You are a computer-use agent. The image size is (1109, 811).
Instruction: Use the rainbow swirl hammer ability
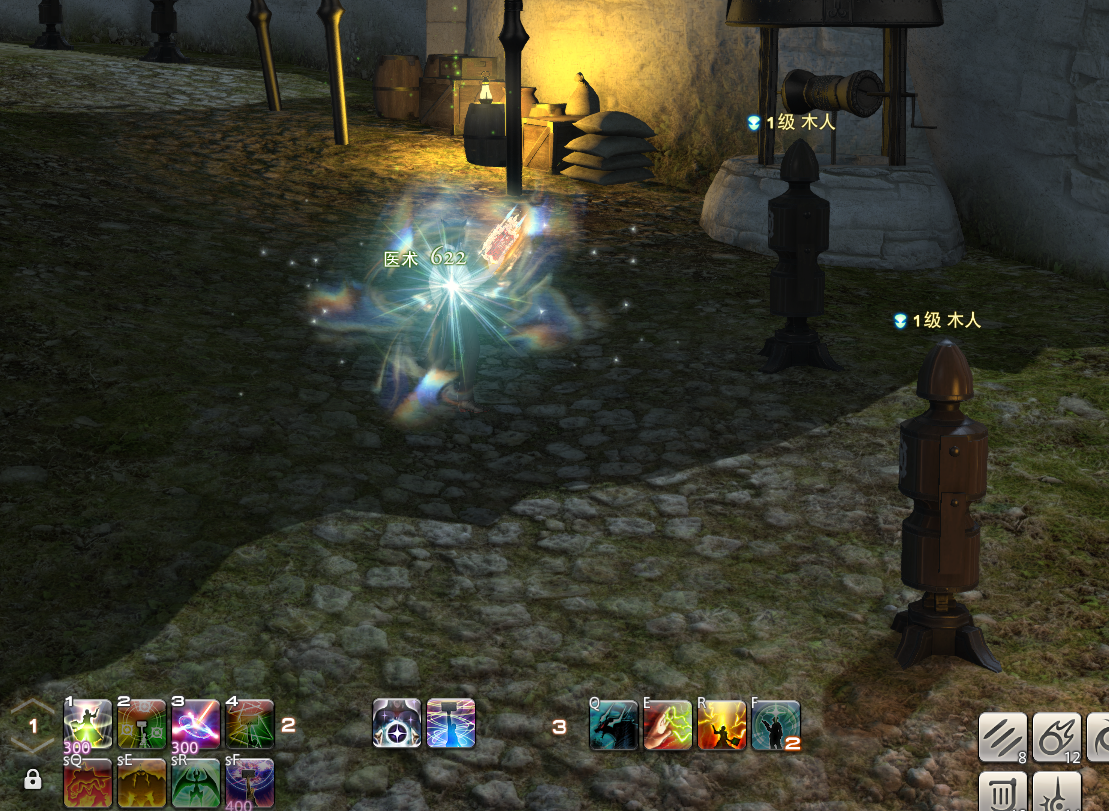(451, 723)
